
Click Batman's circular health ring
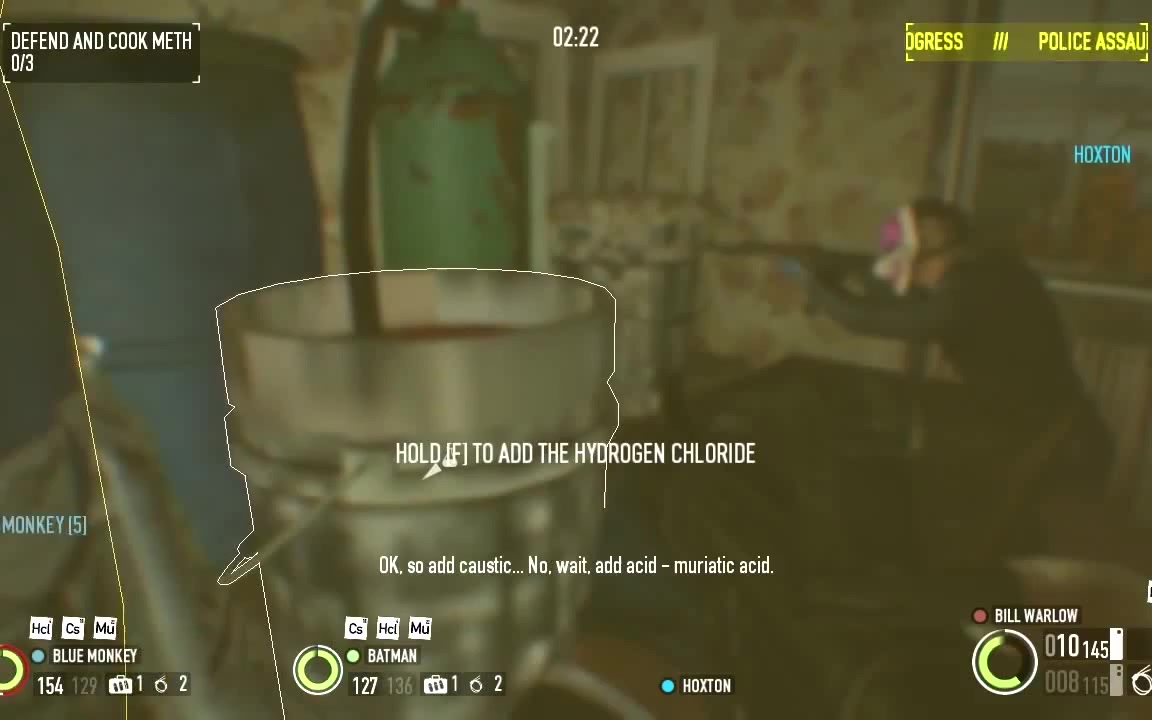(318, 669)
